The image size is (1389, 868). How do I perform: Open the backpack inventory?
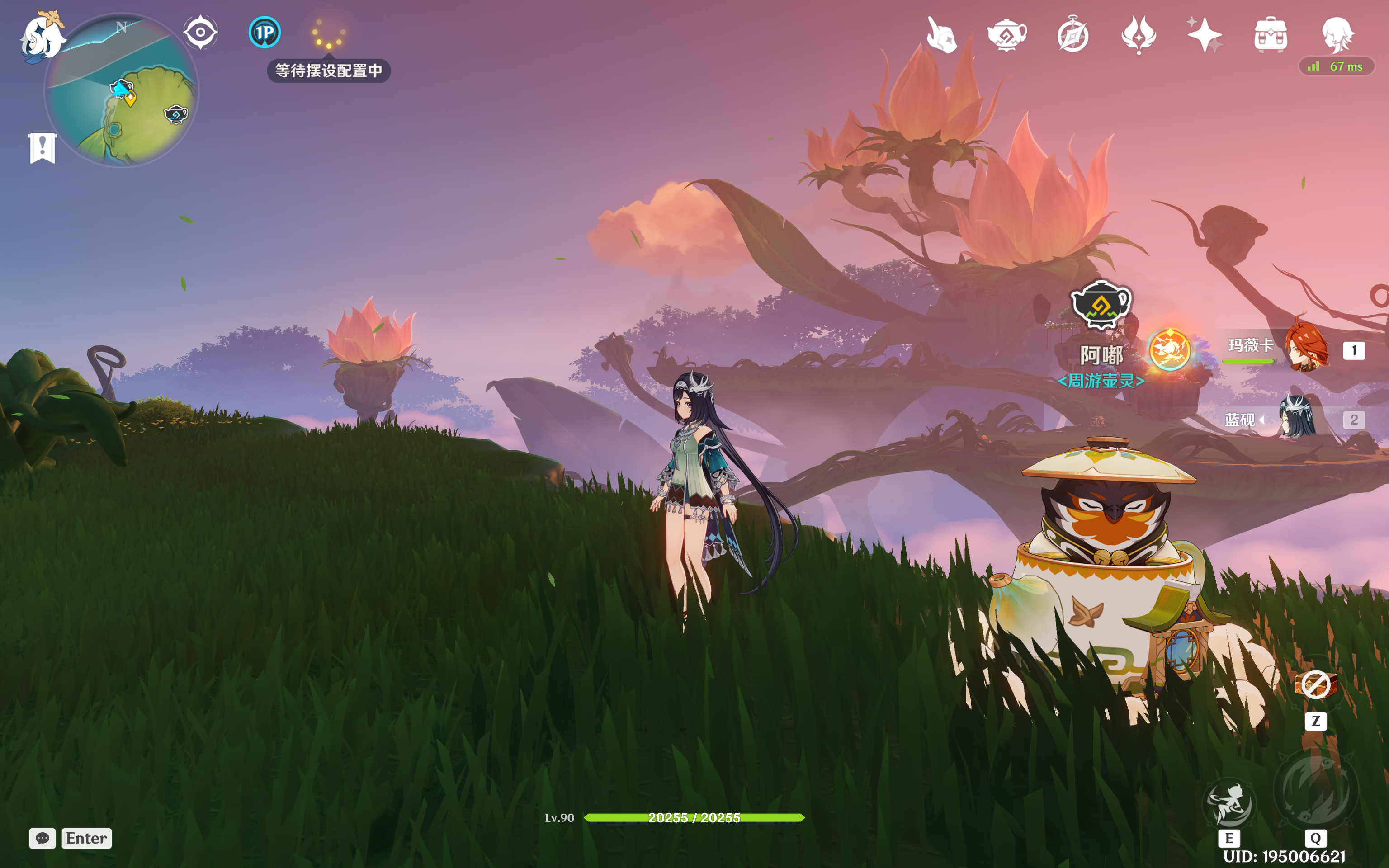tap(1271, 34)
